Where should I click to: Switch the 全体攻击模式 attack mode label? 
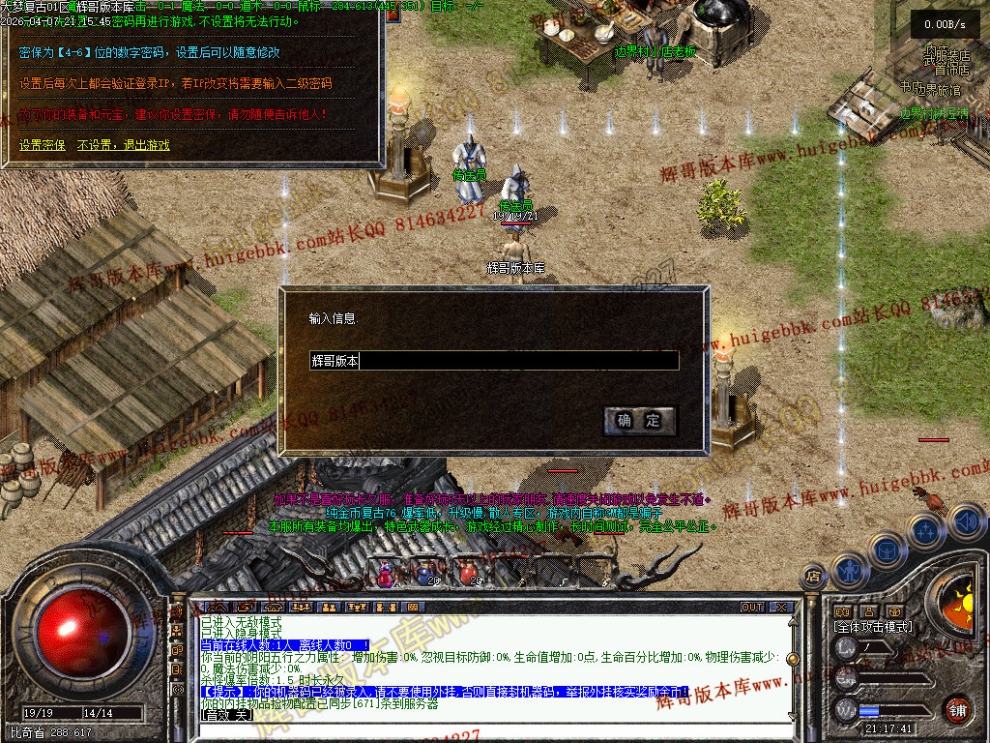(x=872, y=626)
